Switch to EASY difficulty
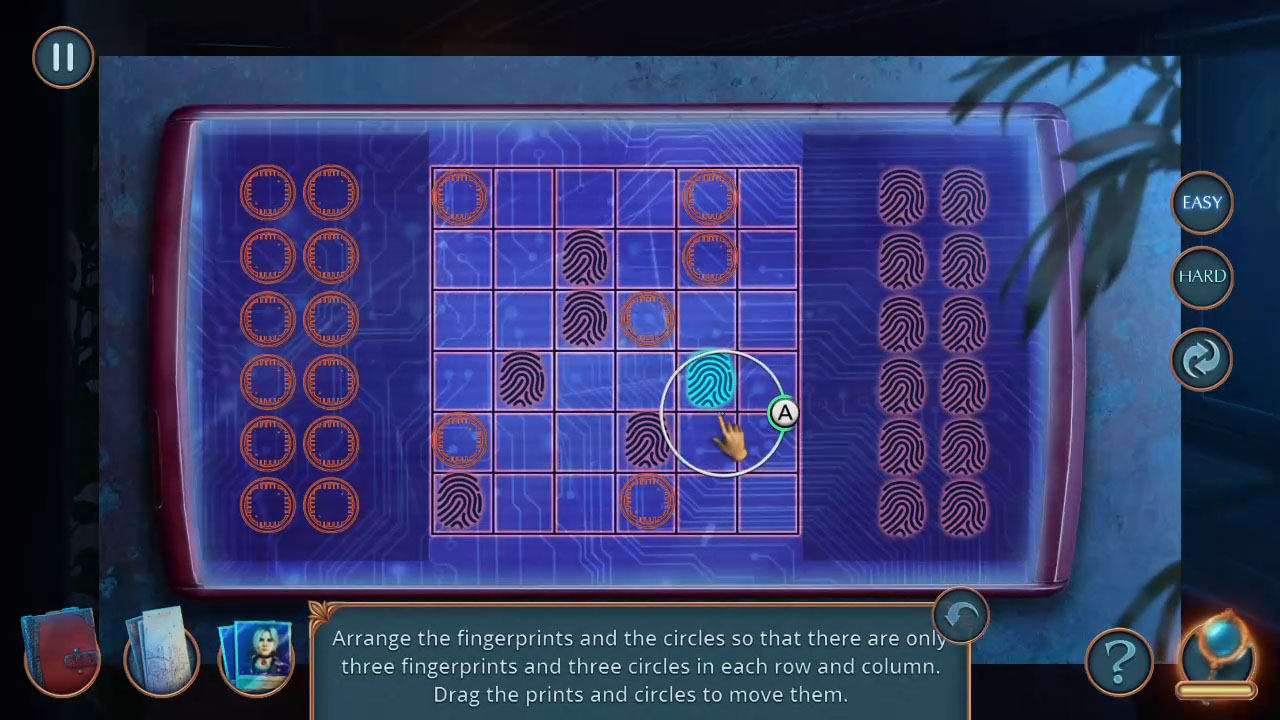This screenshot has width=1280, height=720. [x=1202, y=202]
